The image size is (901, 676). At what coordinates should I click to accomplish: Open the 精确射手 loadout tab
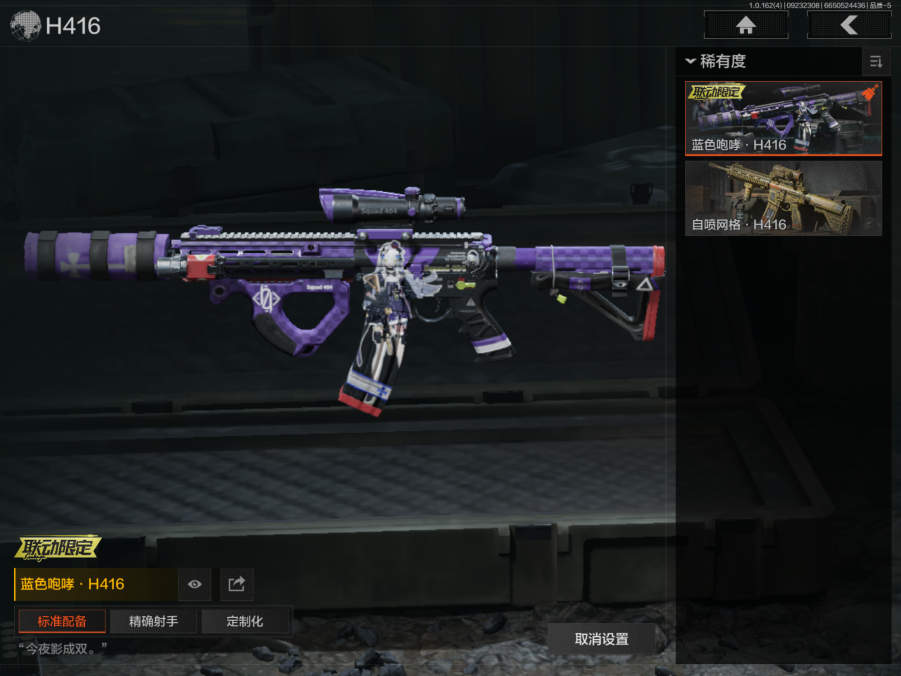click(153, 621)
